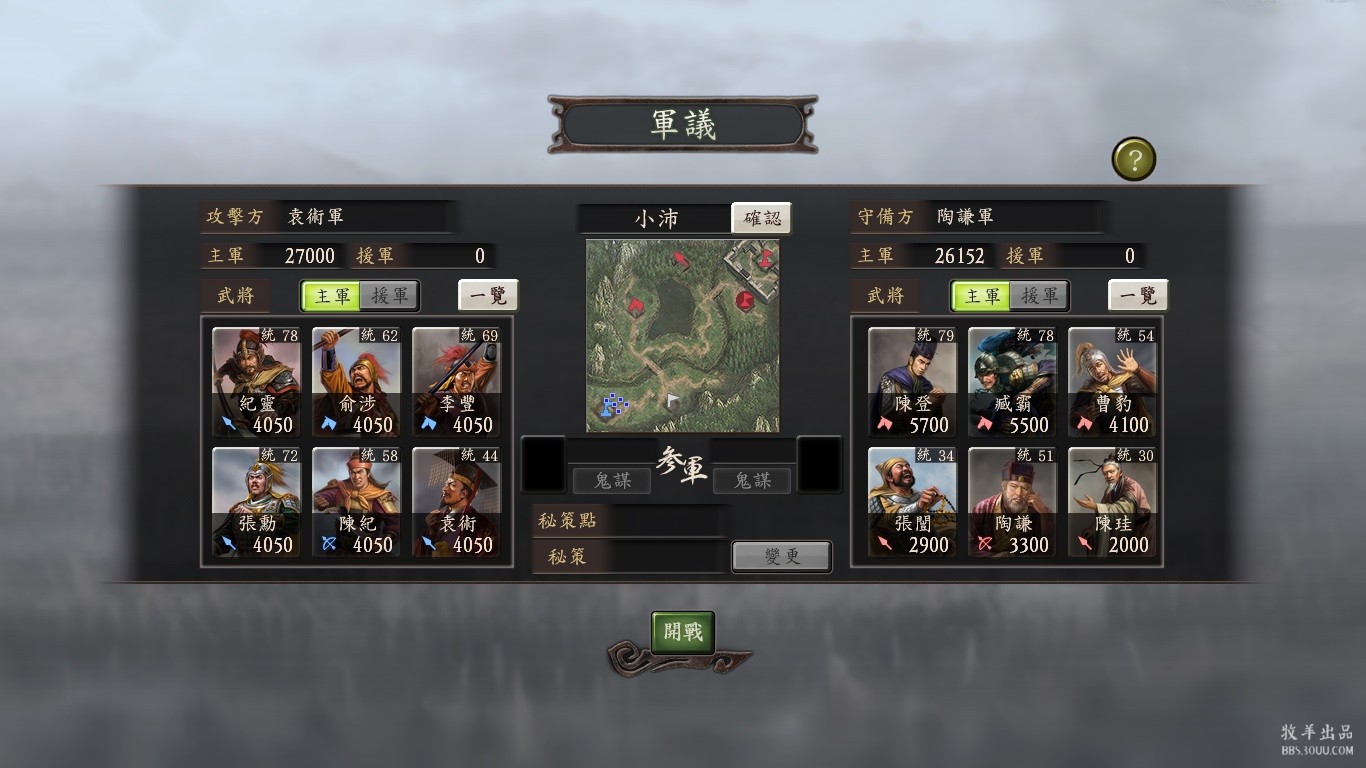Open the yellow question mark help
This screenshot has height=768, width=1366.
pyautogui.click(x=1134, y=159)
